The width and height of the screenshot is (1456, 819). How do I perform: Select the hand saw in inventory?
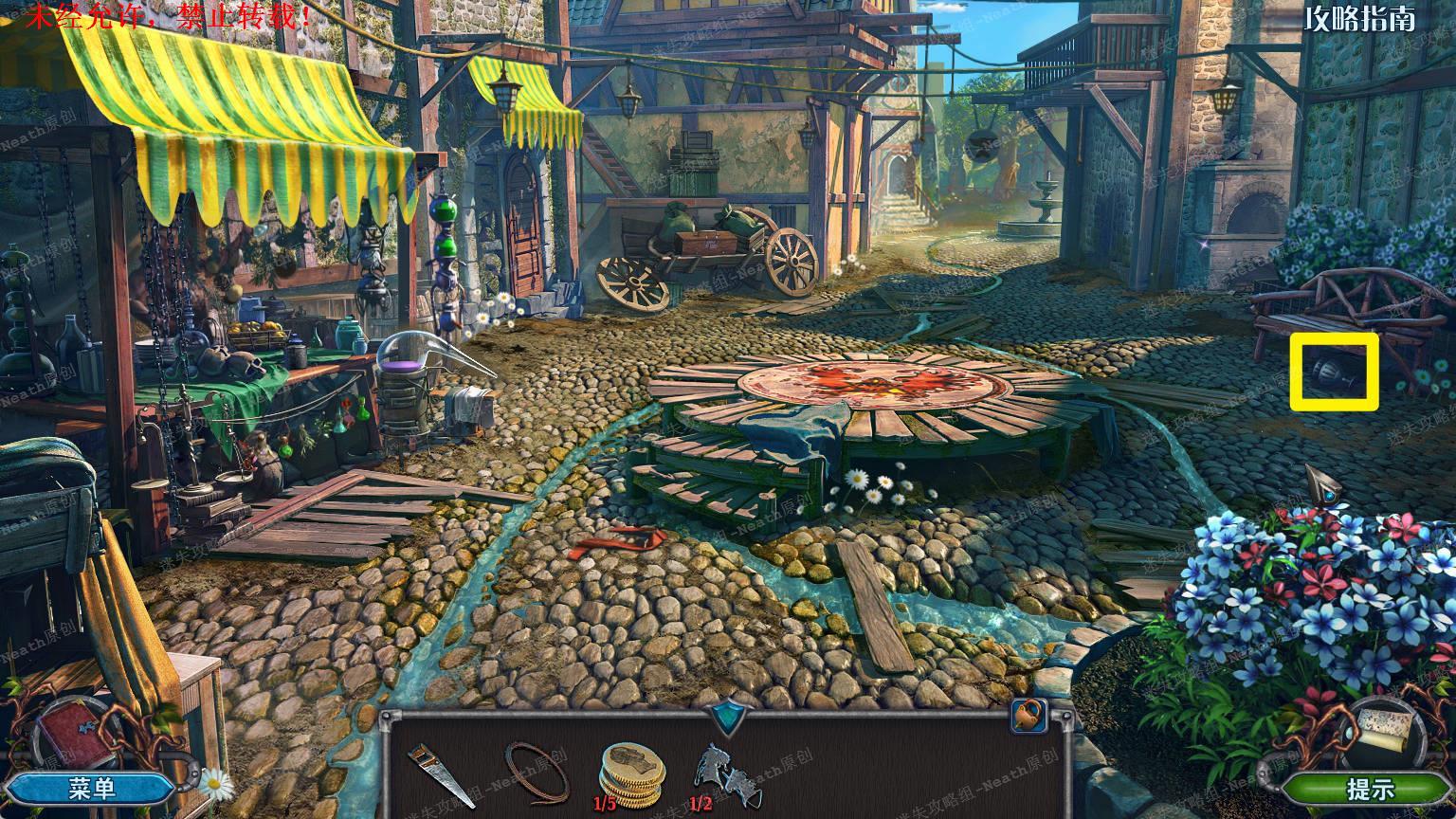tap(439, 773)
